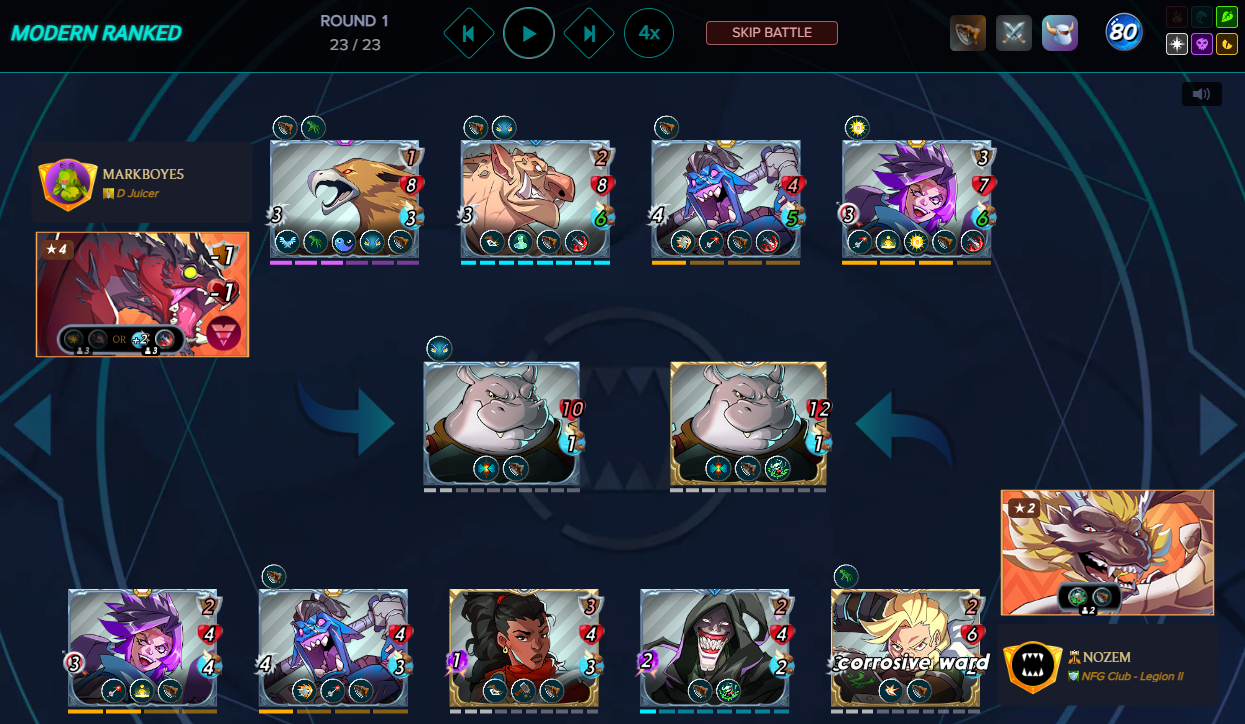1245x724 pixels.
Task: Step forward to the next action
Action: pyautogui.click(x=589, y=33)
